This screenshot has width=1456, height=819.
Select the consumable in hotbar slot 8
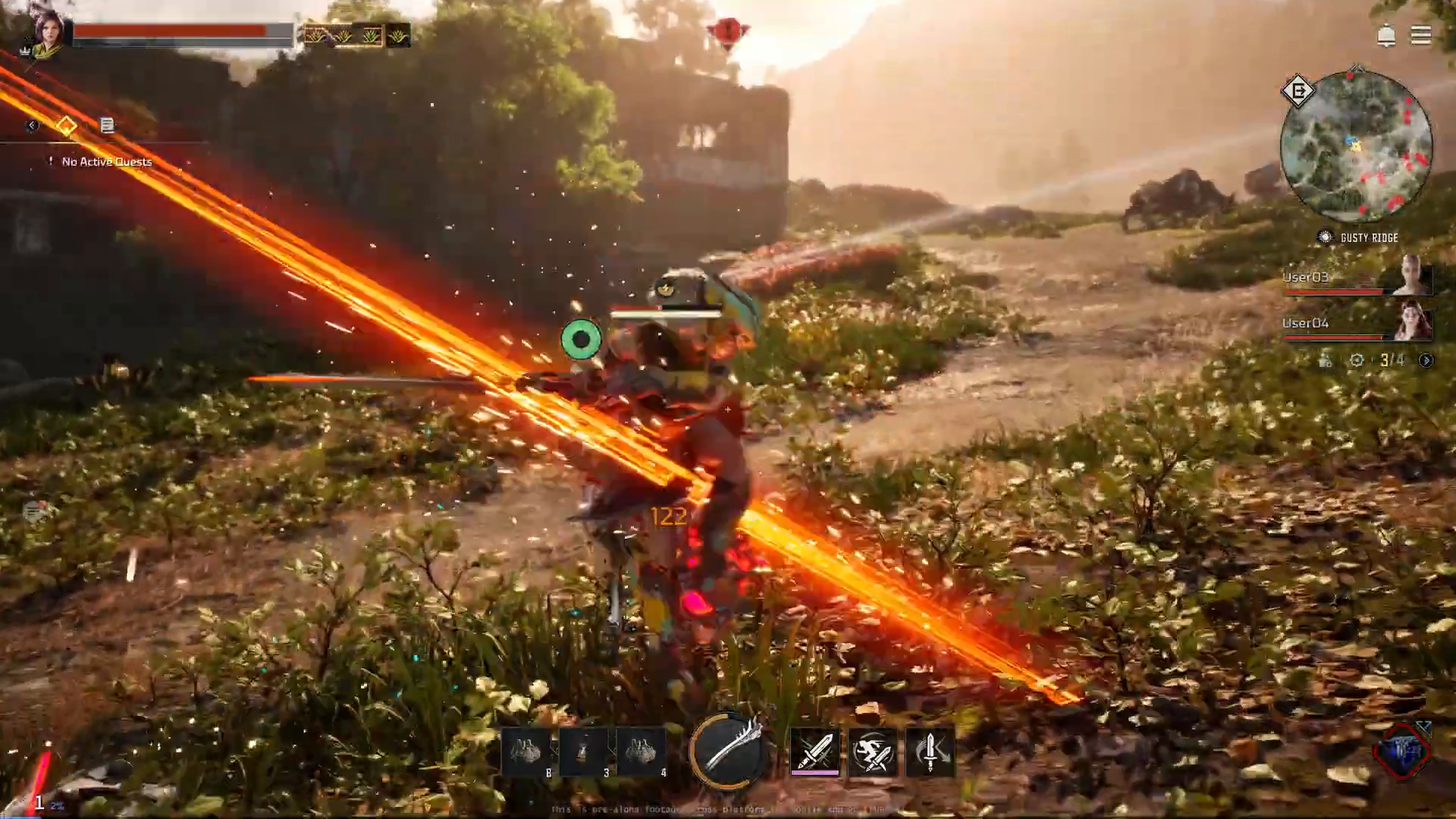pos(527,751)
